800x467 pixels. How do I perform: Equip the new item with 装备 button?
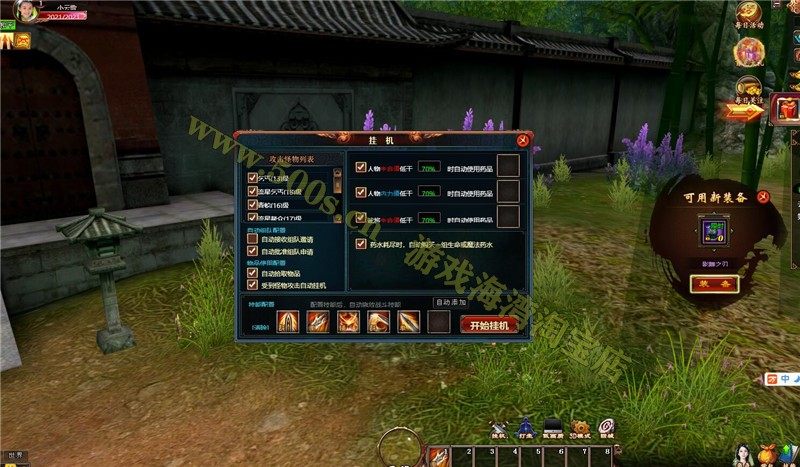point(714,284)
